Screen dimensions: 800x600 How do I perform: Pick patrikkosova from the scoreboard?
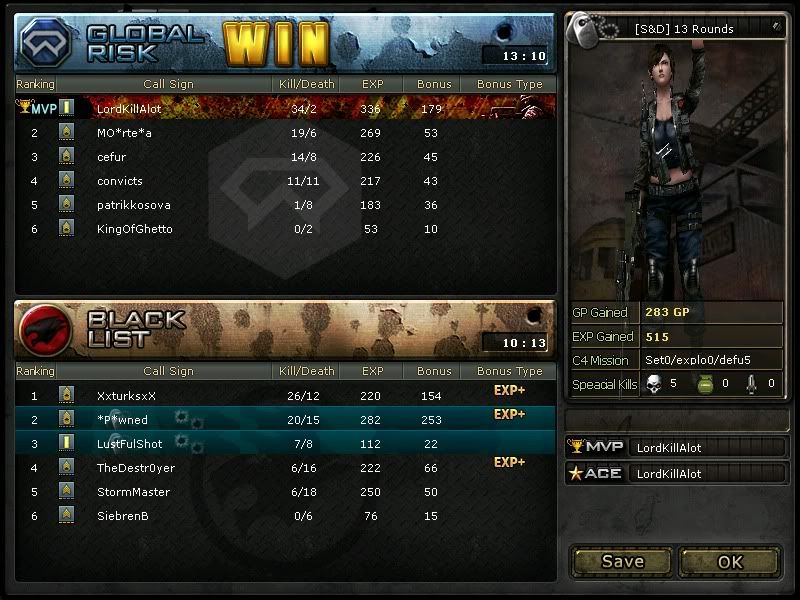tap(285, 205)
